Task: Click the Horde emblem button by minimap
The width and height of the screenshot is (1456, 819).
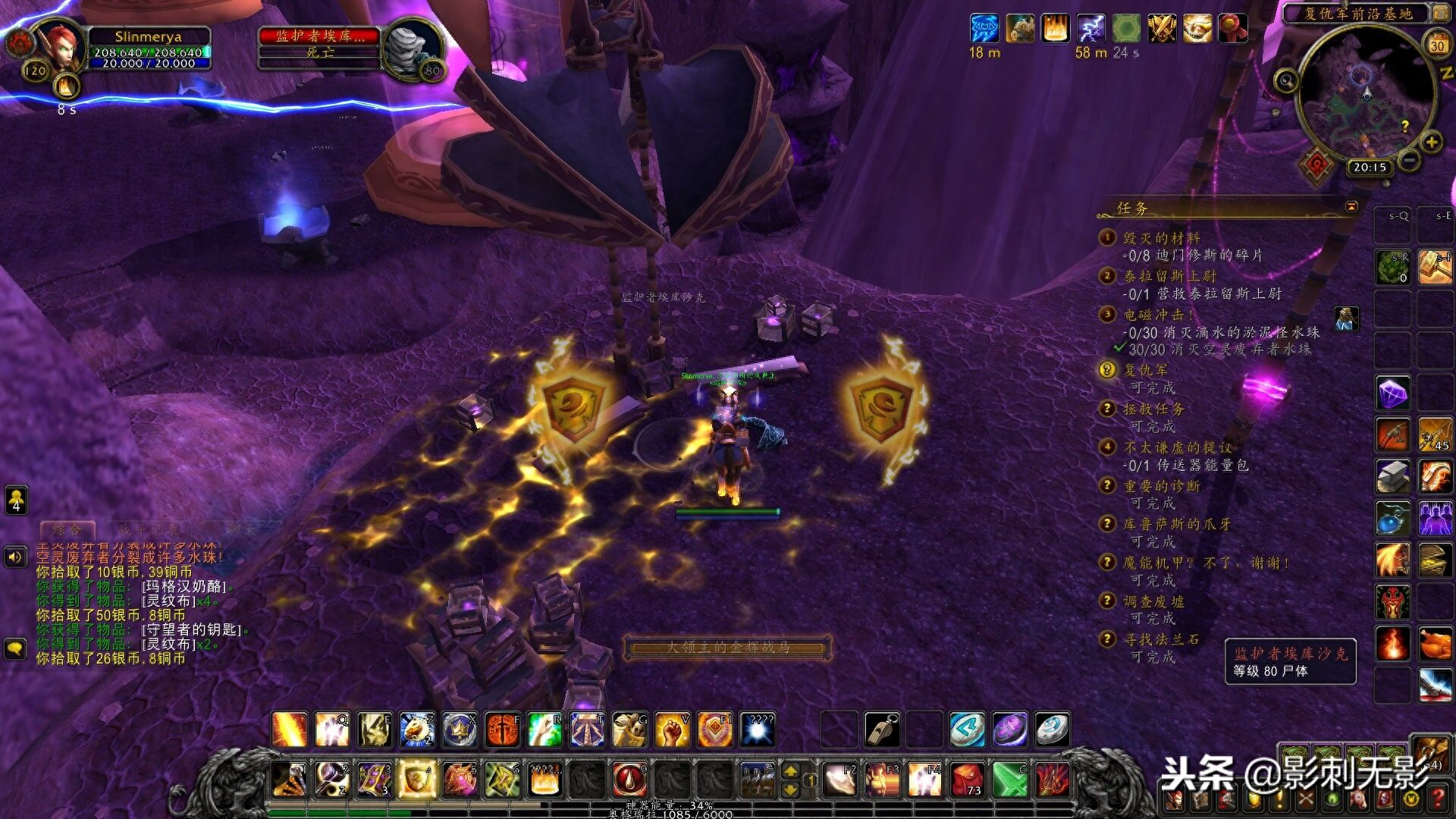Action: [1317, 163]
